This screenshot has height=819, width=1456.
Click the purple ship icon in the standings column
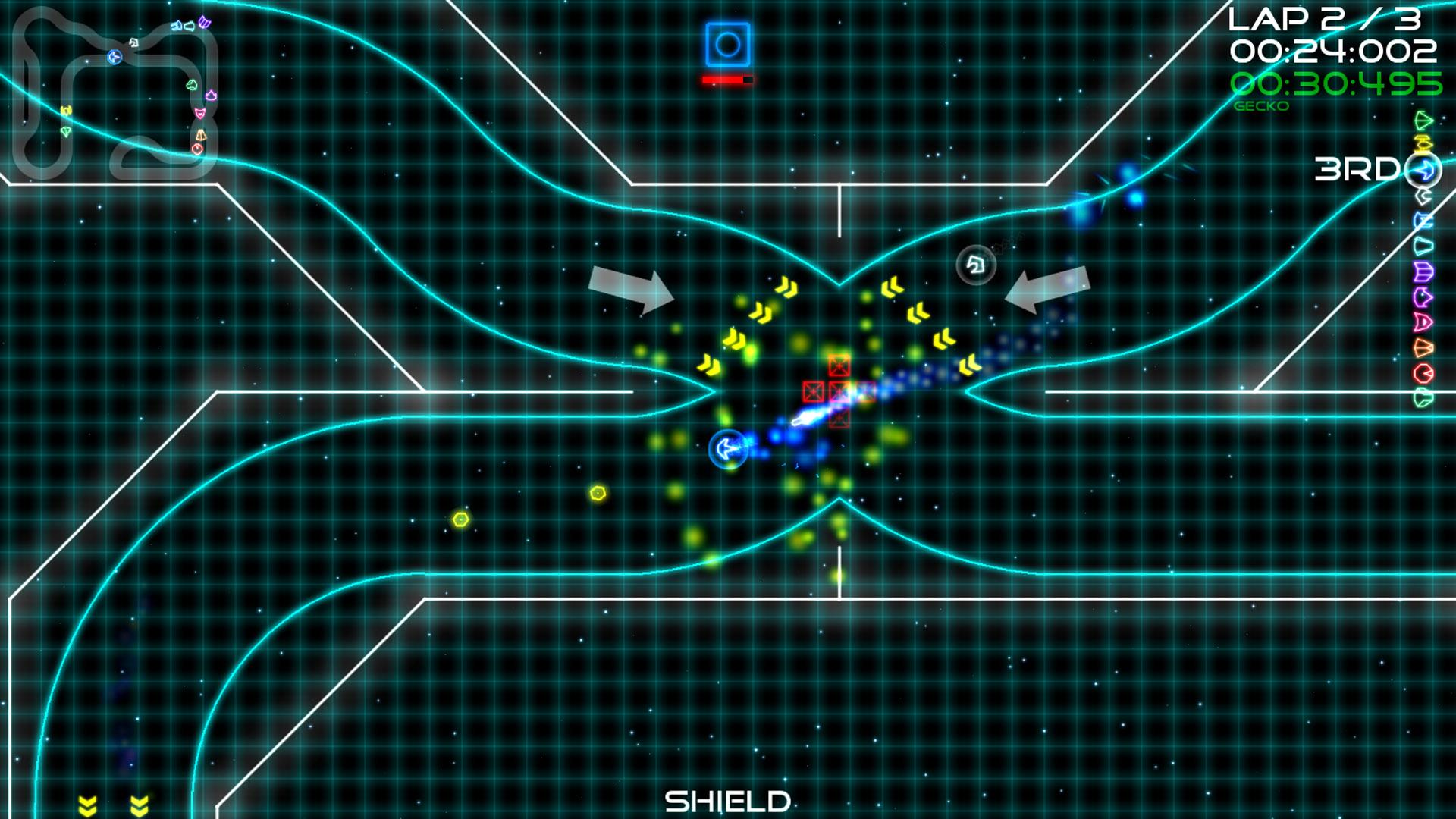(1423, 271)
